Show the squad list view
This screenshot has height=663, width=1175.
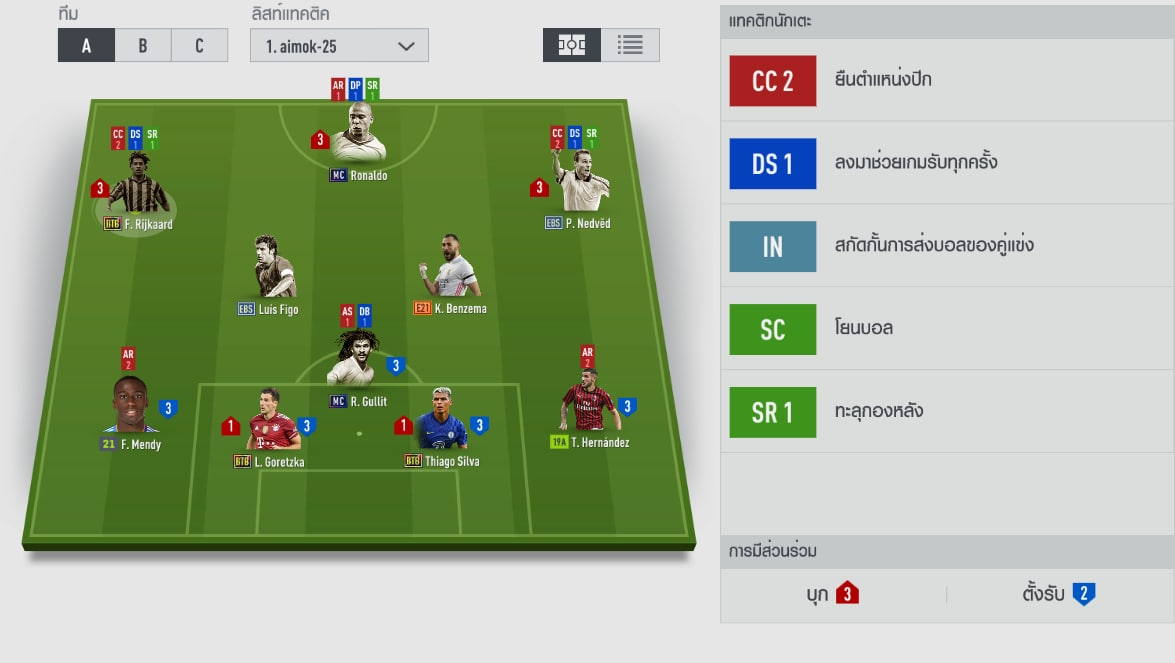(630, 45)
